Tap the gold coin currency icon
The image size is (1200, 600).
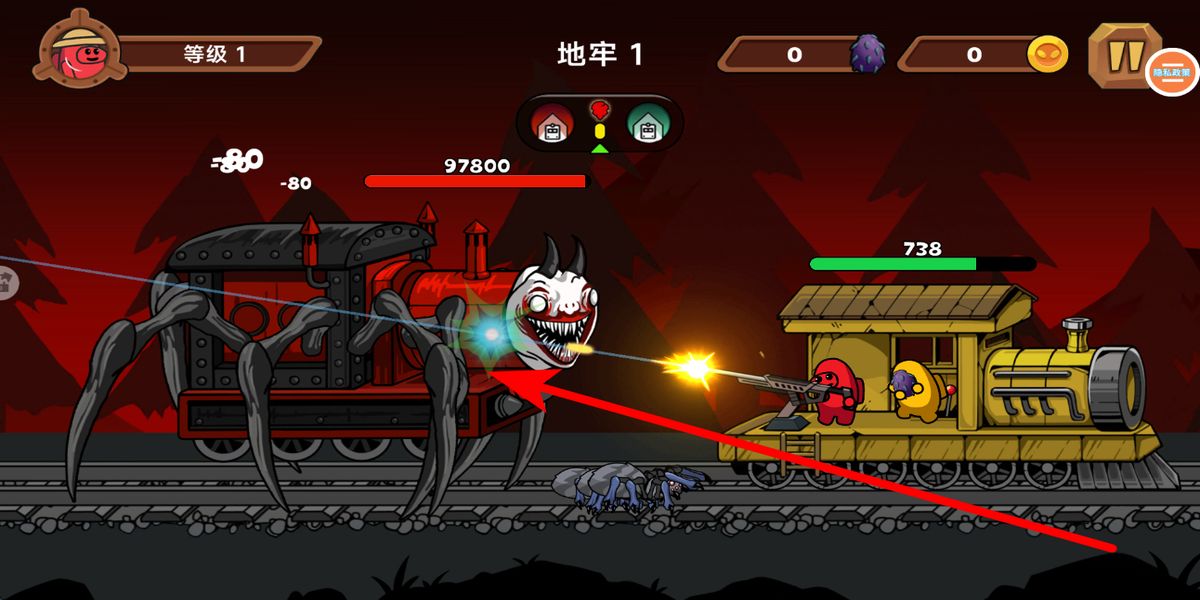[1047, 54]
